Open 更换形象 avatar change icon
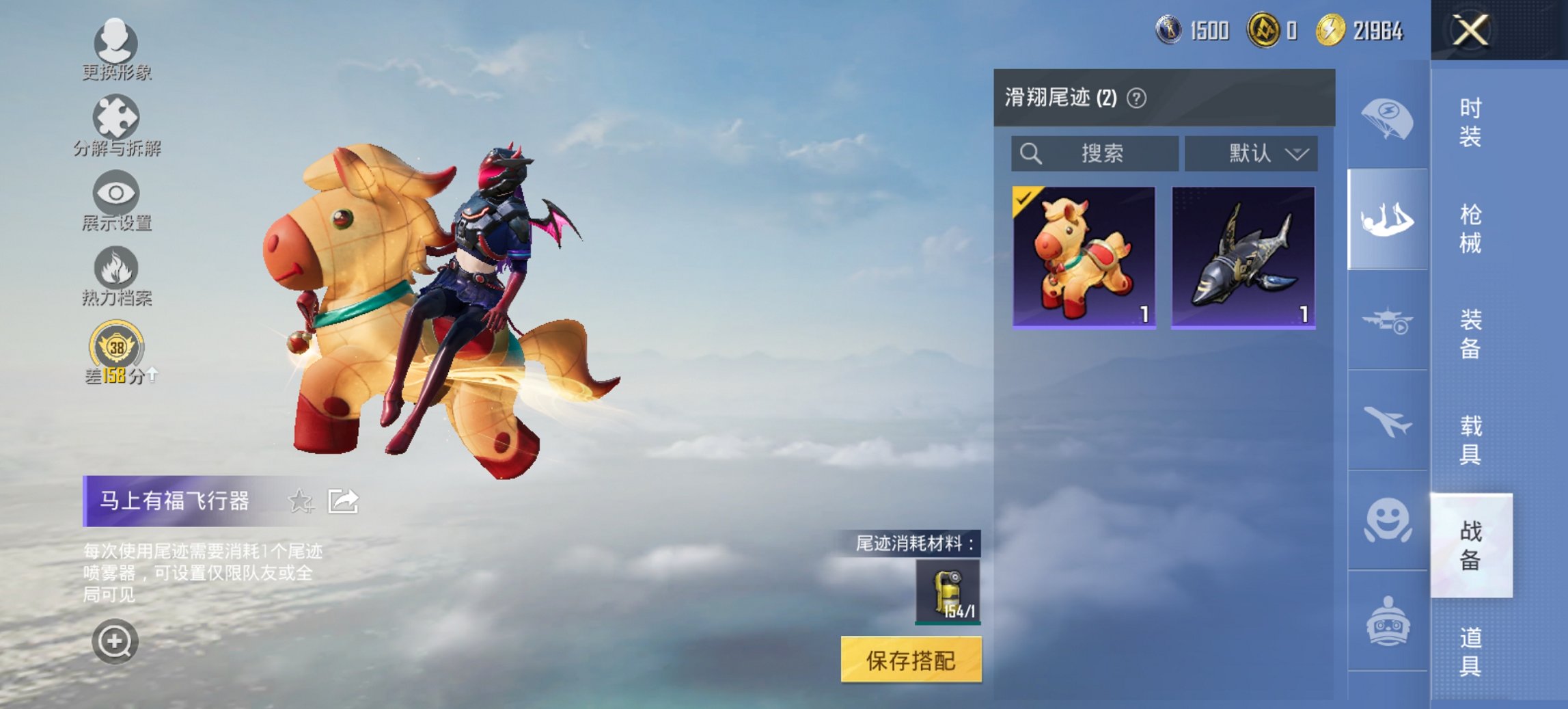Viewport: 1568px width, 709px height. point(116,44)
